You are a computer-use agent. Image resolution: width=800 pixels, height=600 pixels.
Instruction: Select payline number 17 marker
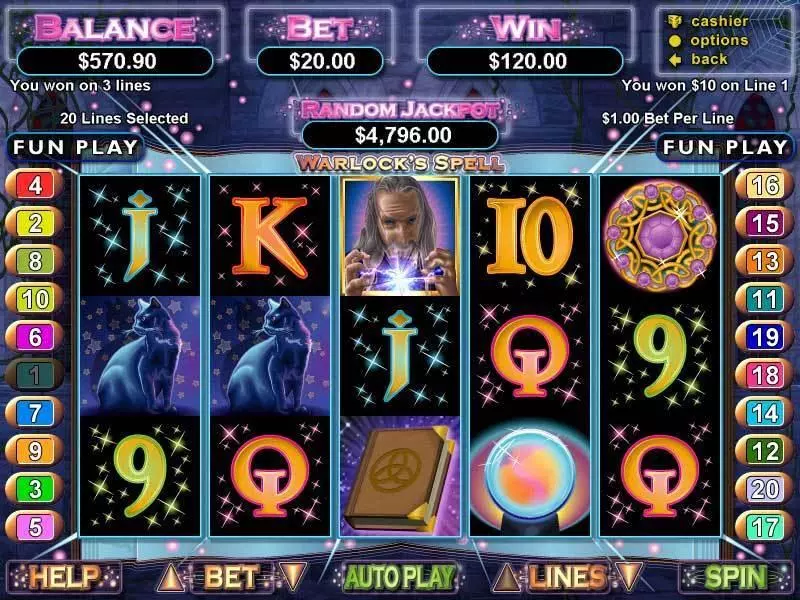765,526
